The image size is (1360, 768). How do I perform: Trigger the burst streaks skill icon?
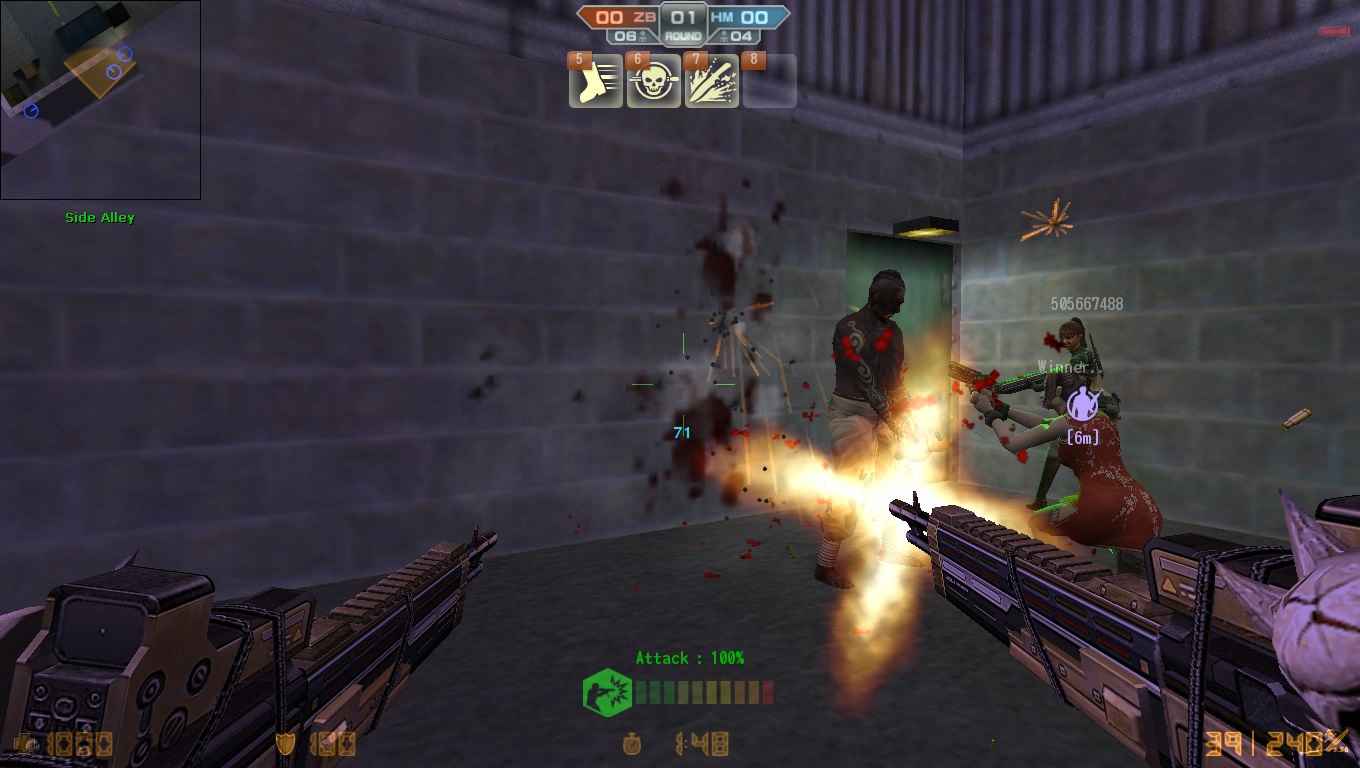point(712,82)
